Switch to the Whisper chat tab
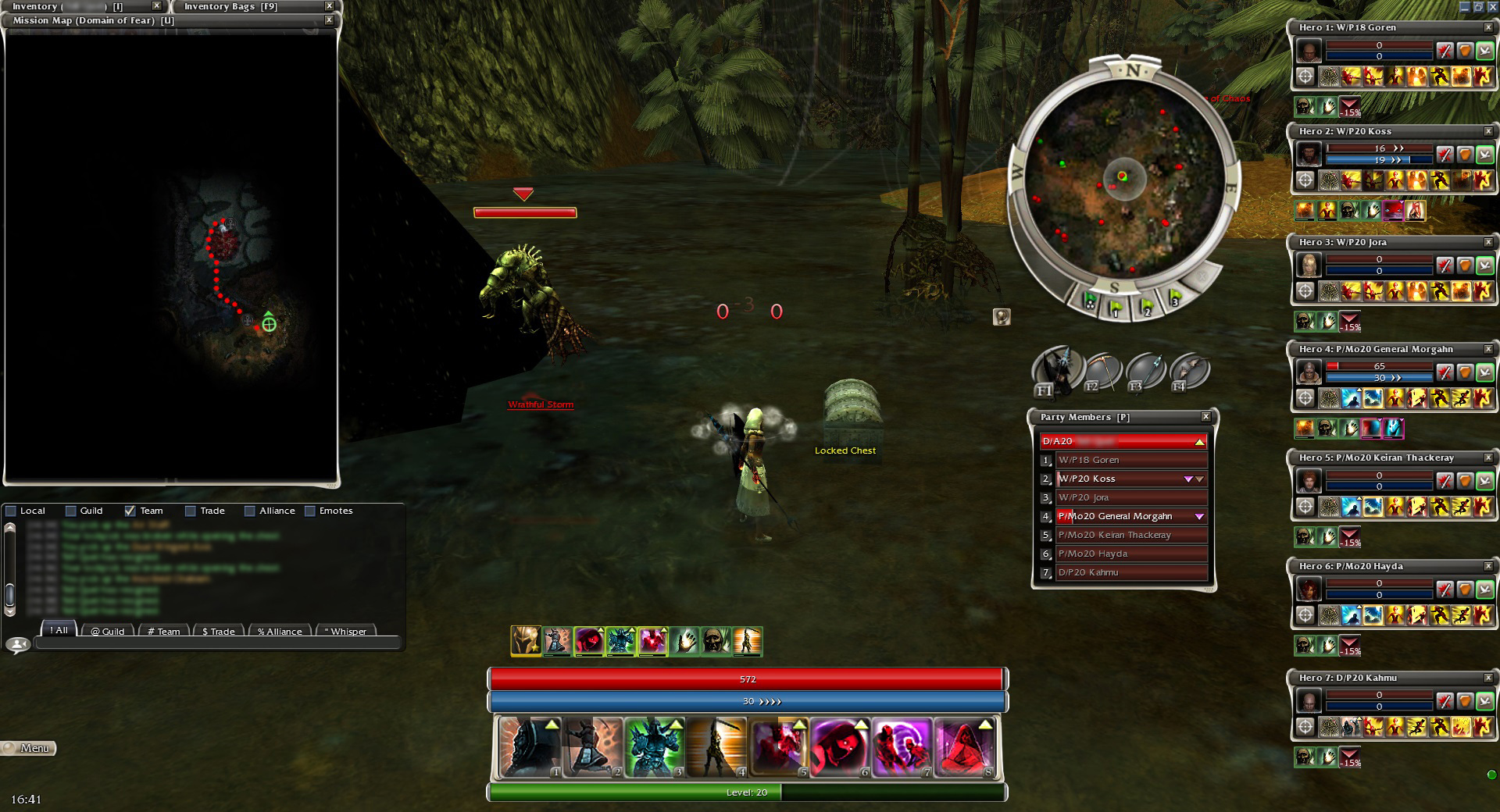The image size is (1500, 812). (x=345, y=631)
